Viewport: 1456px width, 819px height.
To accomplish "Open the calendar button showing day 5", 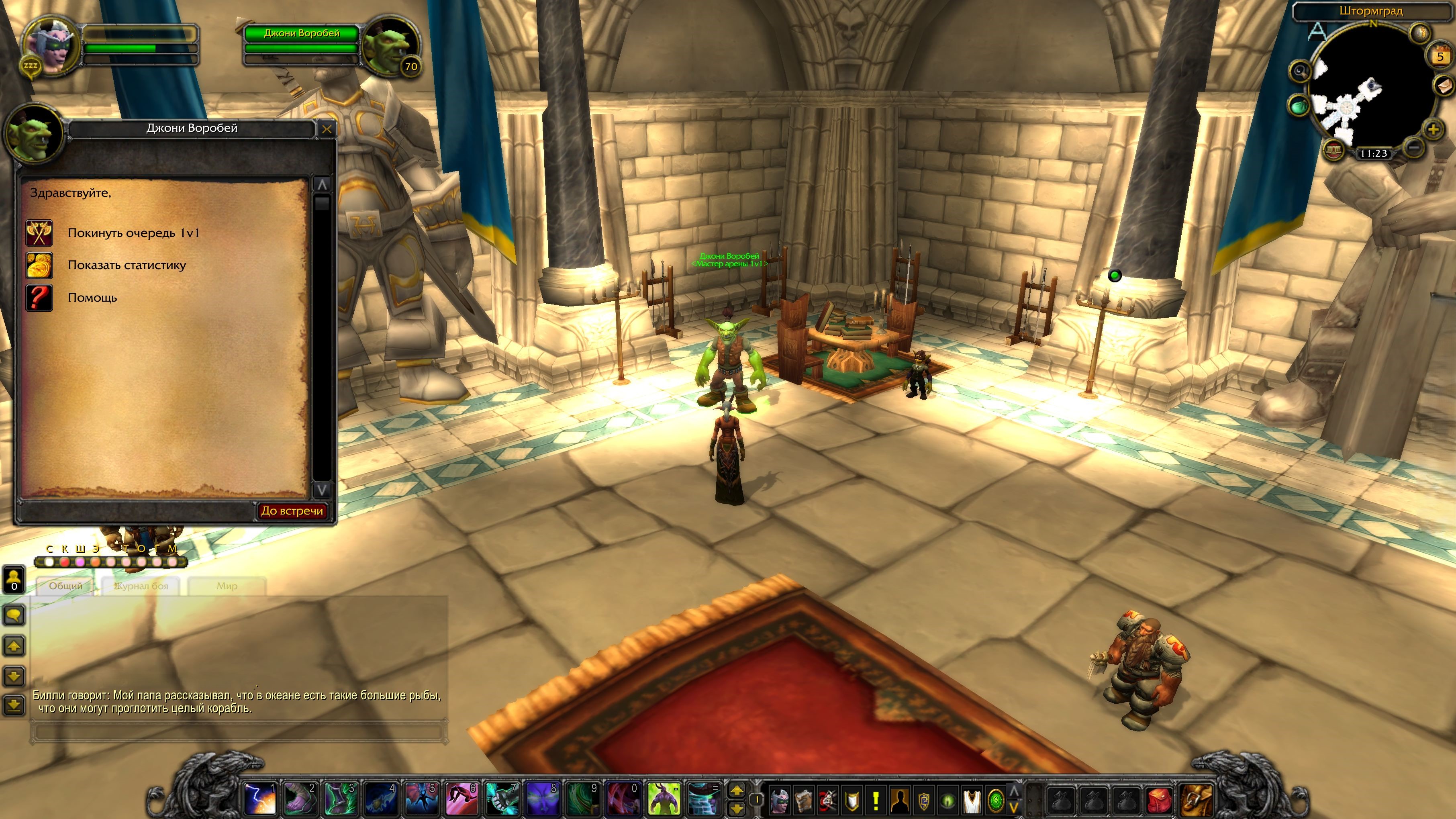I will 1440,57.
